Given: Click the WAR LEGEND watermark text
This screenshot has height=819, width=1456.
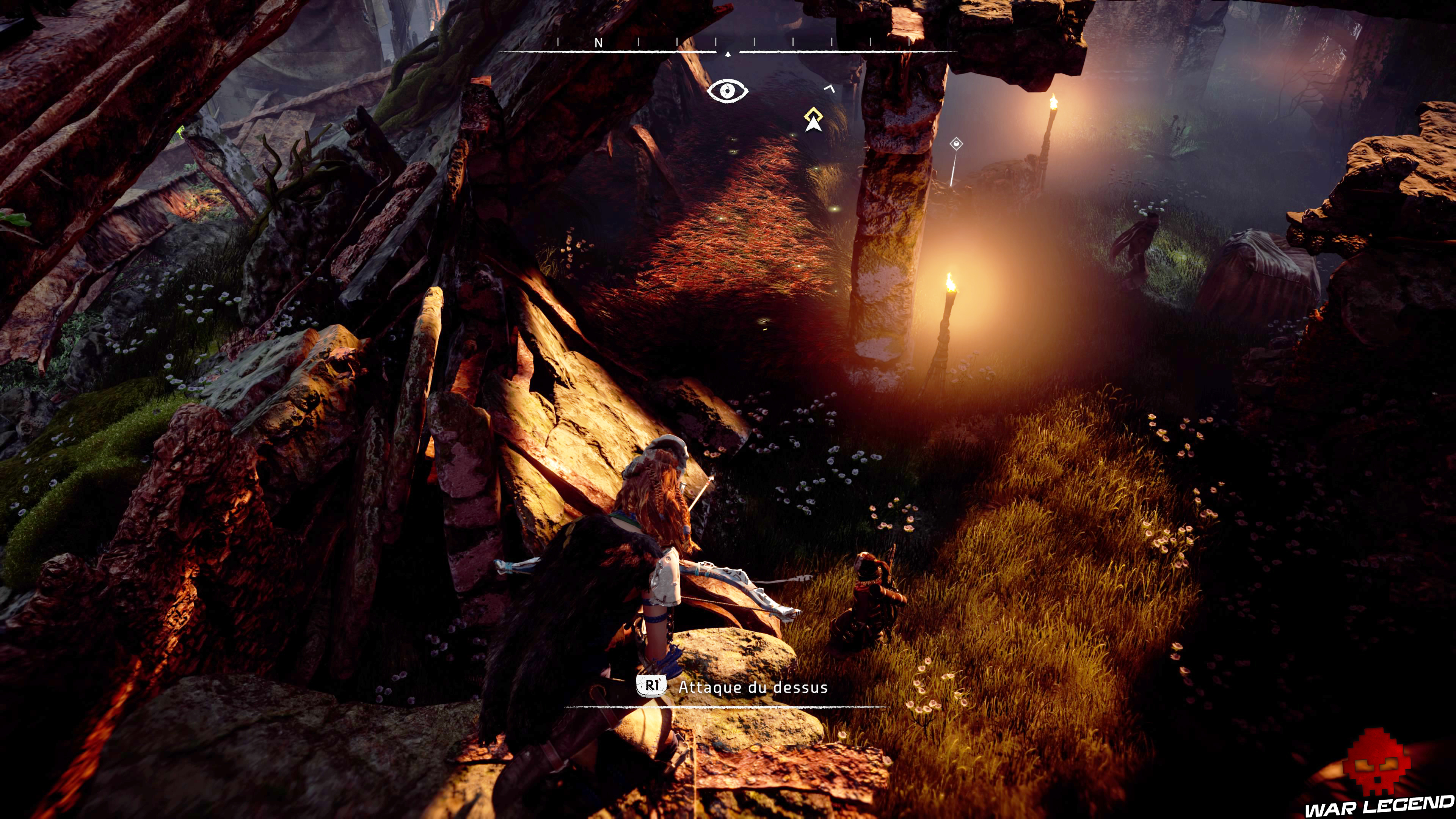Looking at the screenshot, I should 1379,808.
